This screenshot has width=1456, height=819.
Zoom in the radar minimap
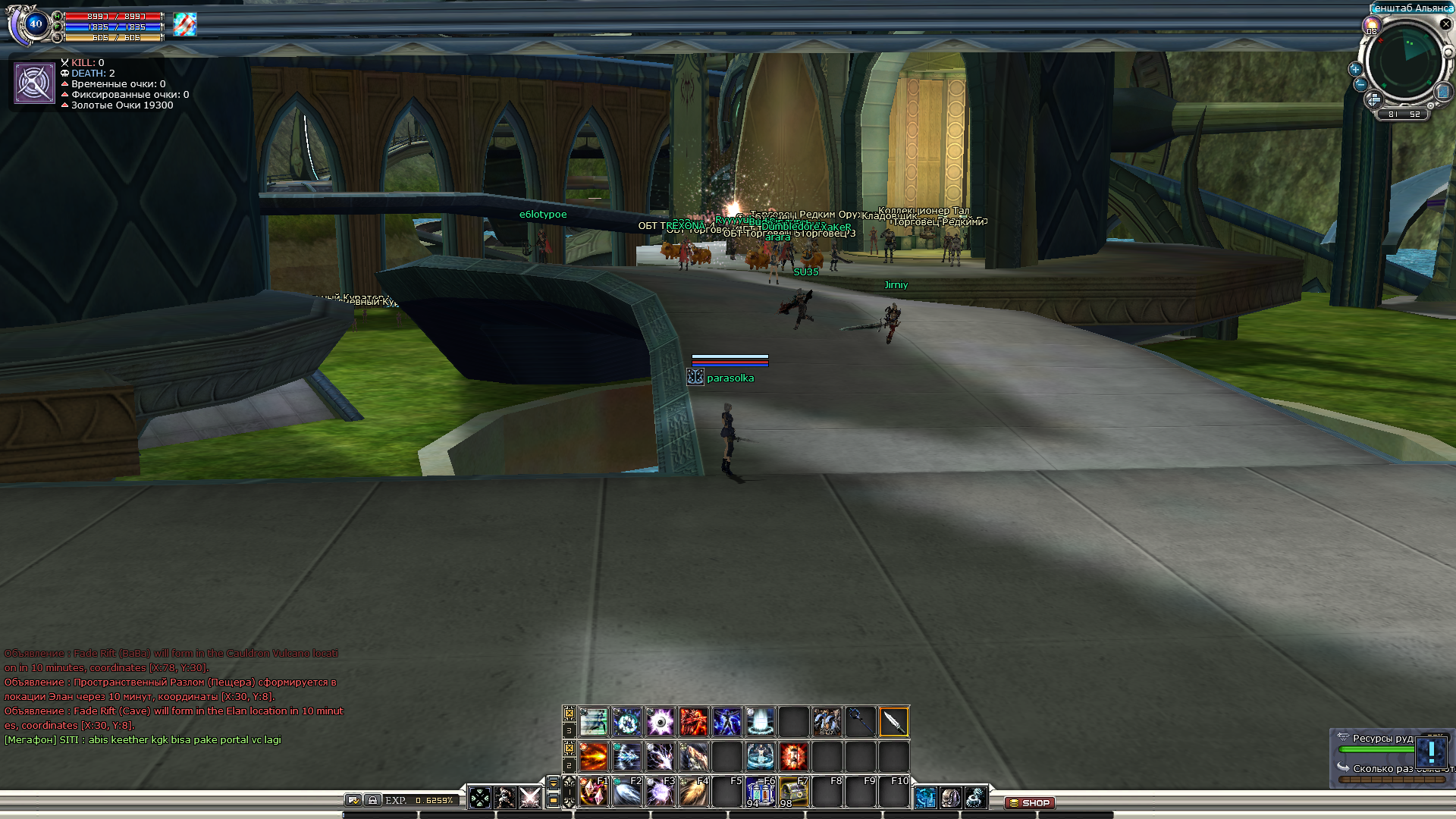[1355, 69]
